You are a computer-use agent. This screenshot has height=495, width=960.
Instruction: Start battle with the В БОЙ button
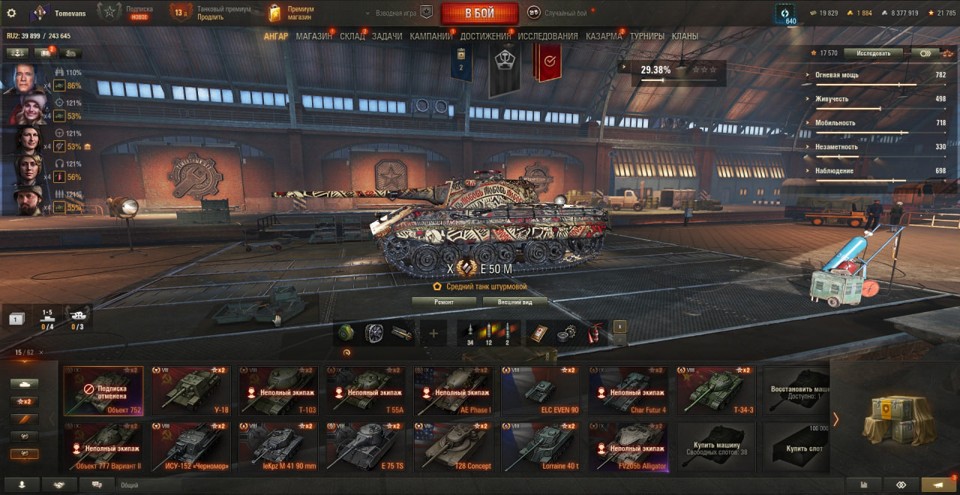[x=479, y=13]
